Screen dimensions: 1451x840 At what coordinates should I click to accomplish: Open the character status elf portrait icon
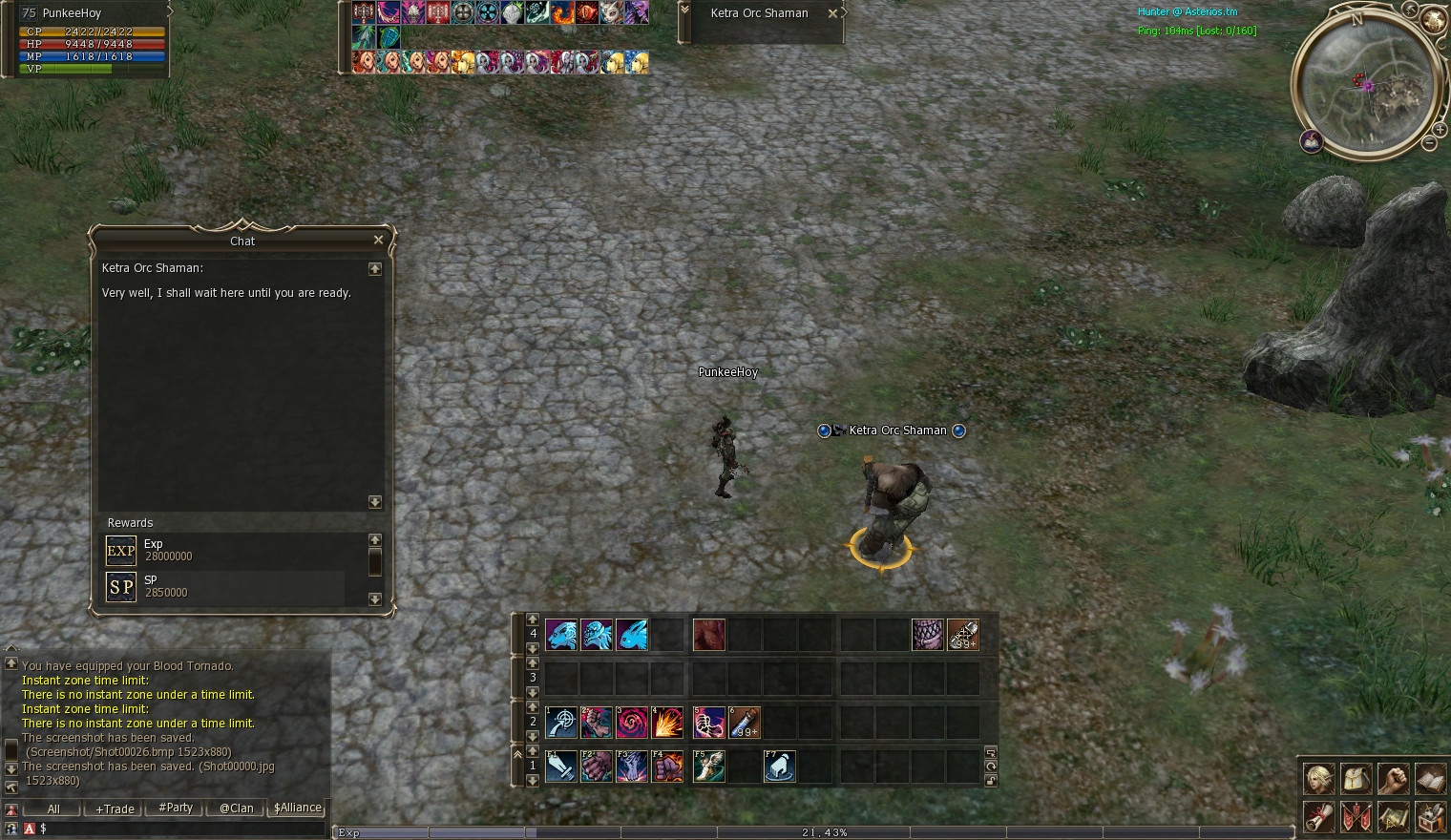coord(1318,779)
